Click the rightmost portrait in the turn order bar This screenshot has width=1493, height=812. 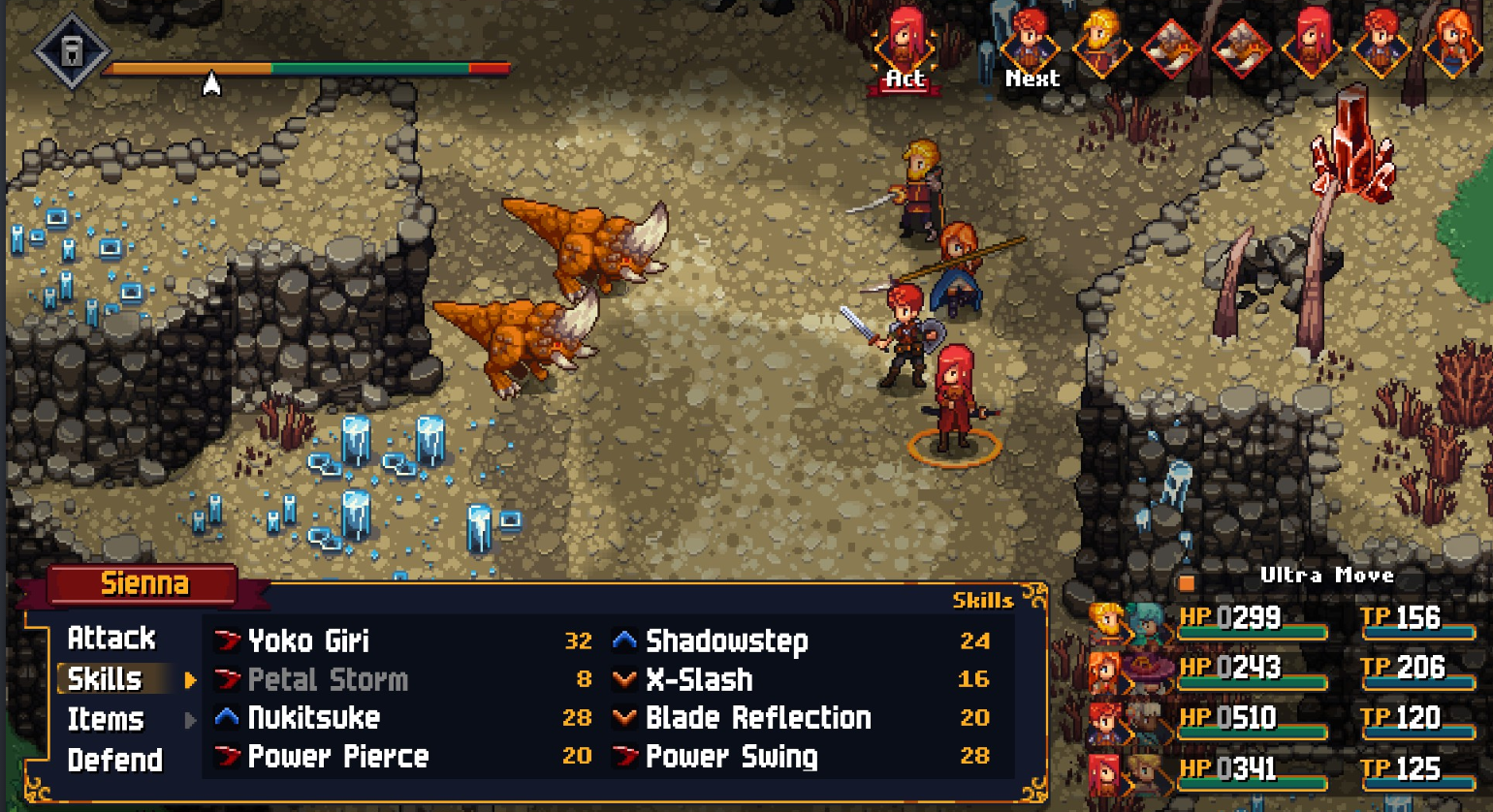pos(1452,44)
